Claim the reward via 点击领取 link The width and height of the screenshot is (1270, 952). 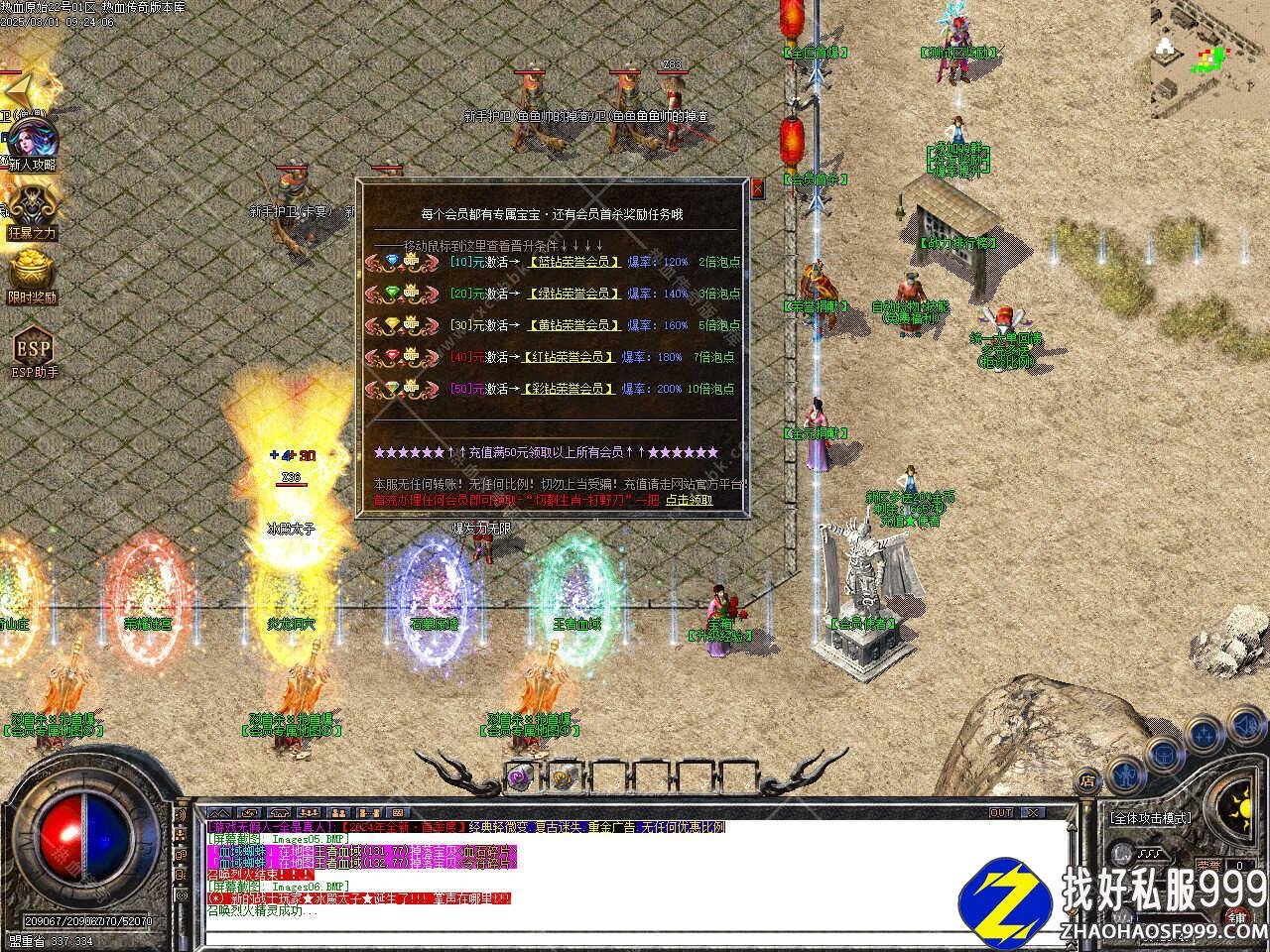(689, 500)
